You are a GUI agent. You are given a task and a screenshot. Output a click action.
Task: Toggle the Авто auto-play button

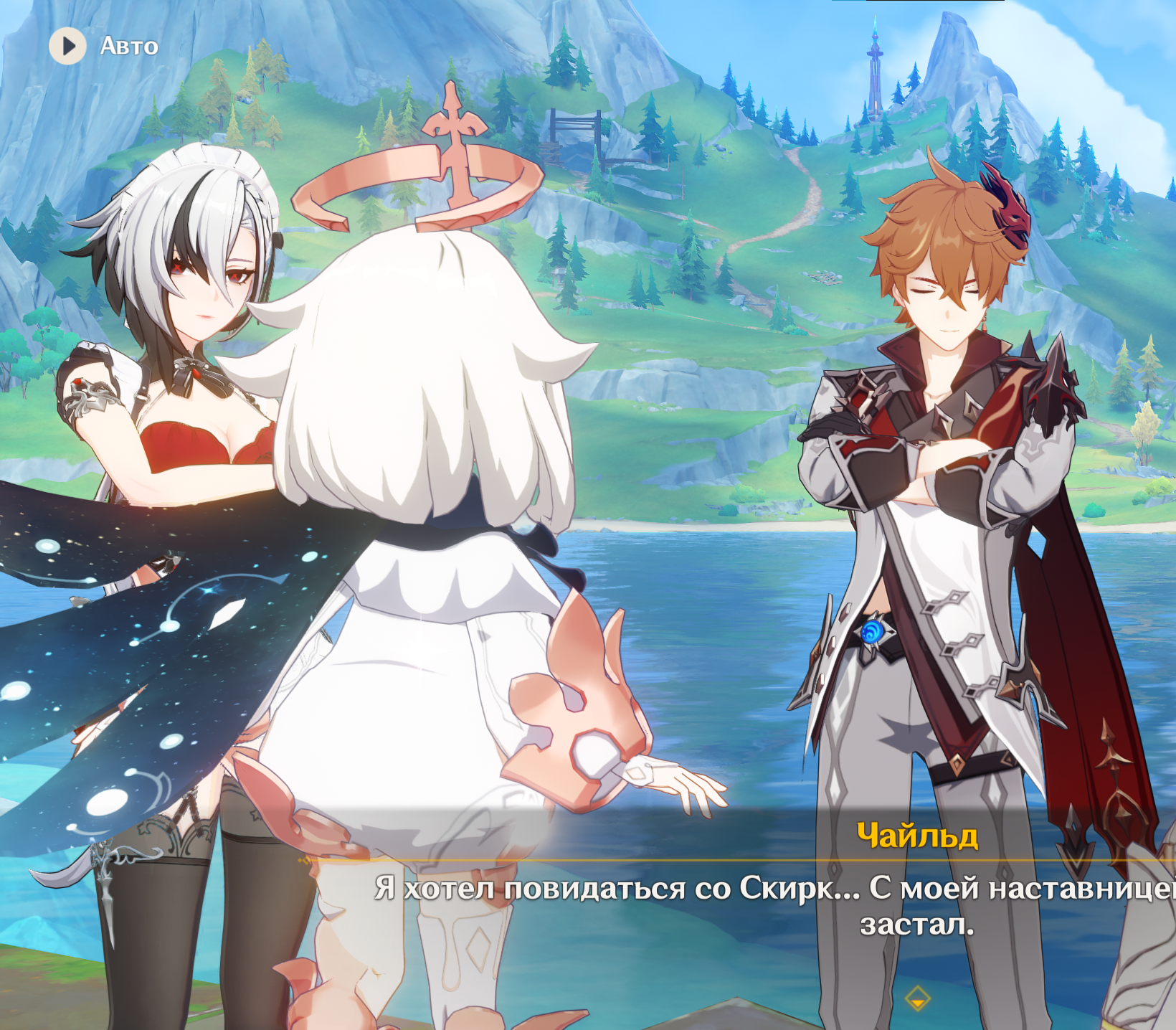pyautogui.click(x=68, y=46)
